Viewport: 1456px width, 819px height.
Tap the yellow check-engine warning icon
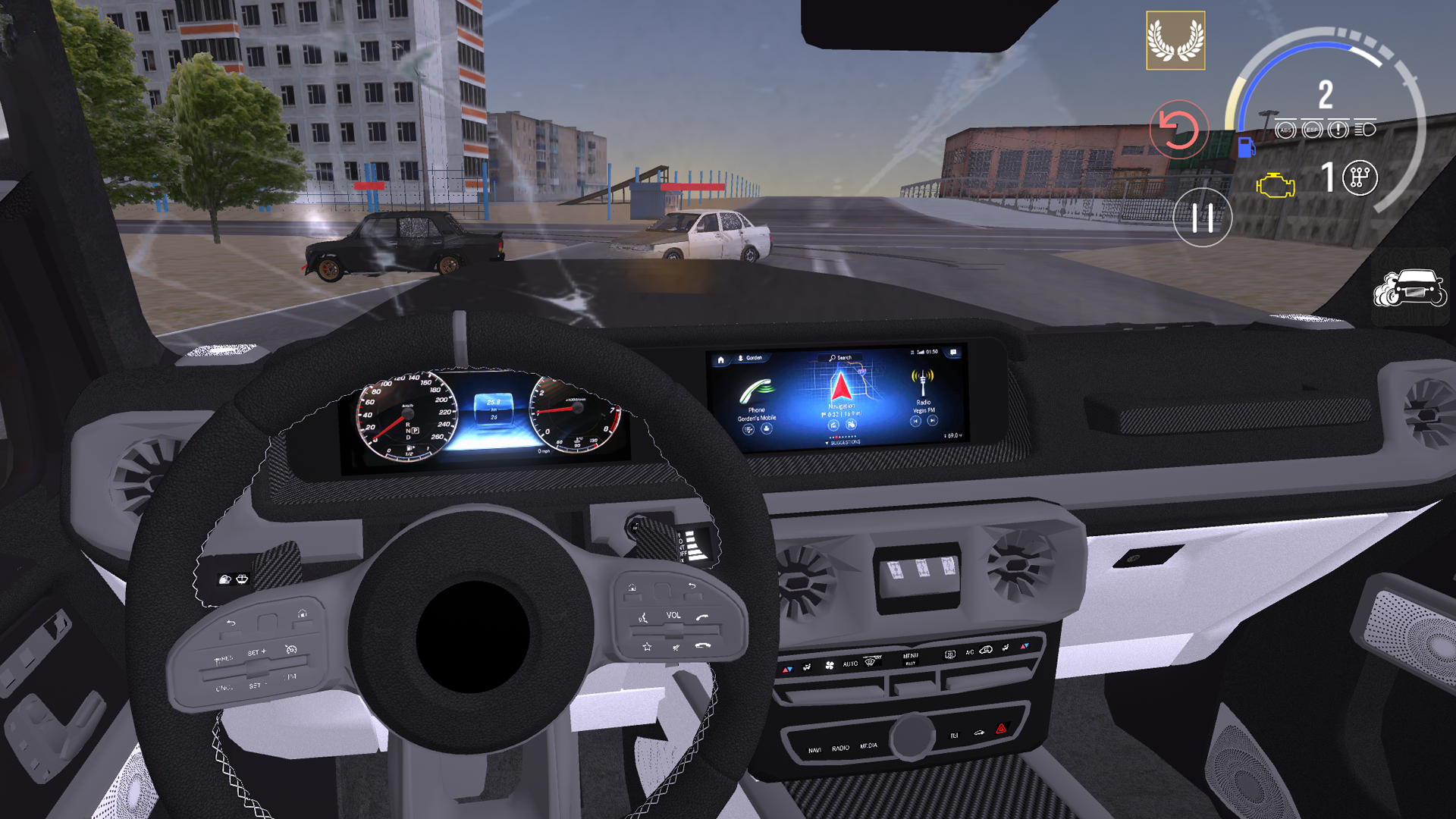(x=1276, y=184)
